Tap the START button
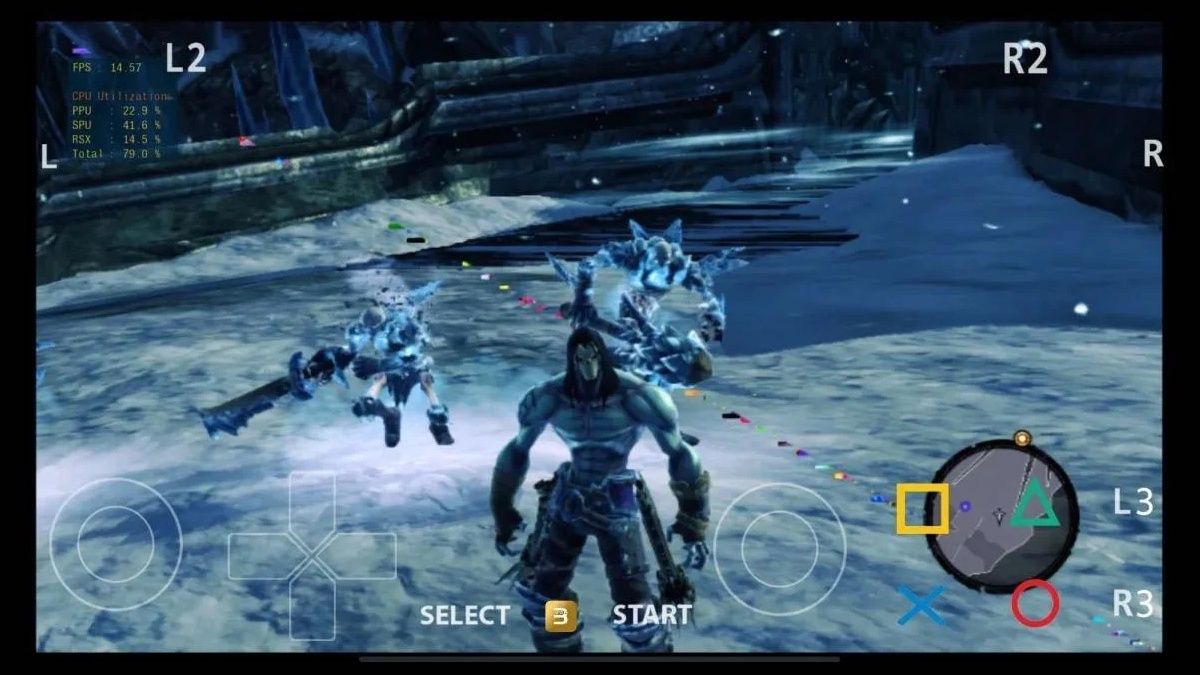The width and height of the screenshot is (1200, 675). (x=651, y=615)
